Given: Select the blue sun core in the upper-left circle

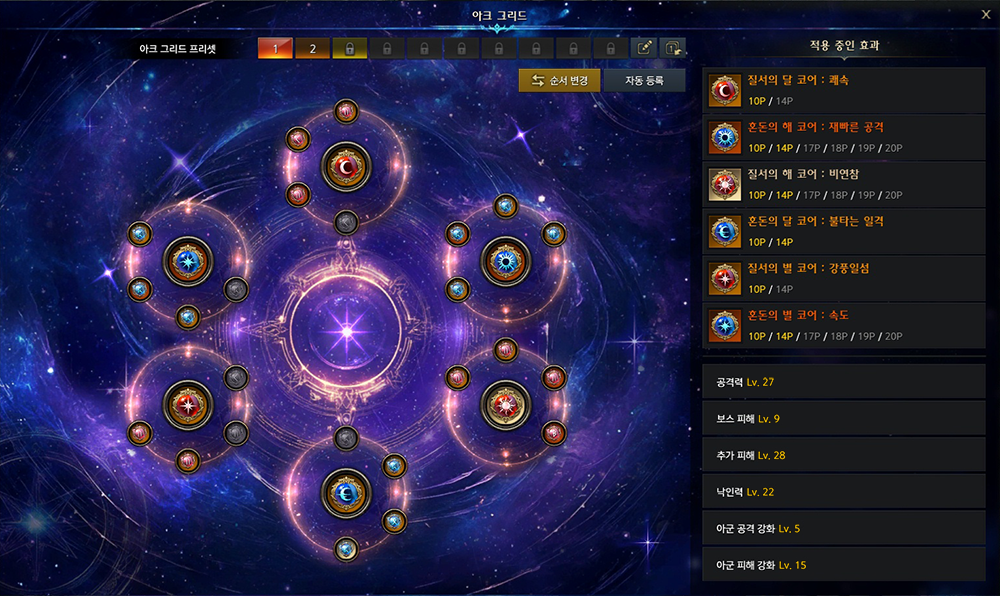Looking at the screenshot, I should click(188, 262).
